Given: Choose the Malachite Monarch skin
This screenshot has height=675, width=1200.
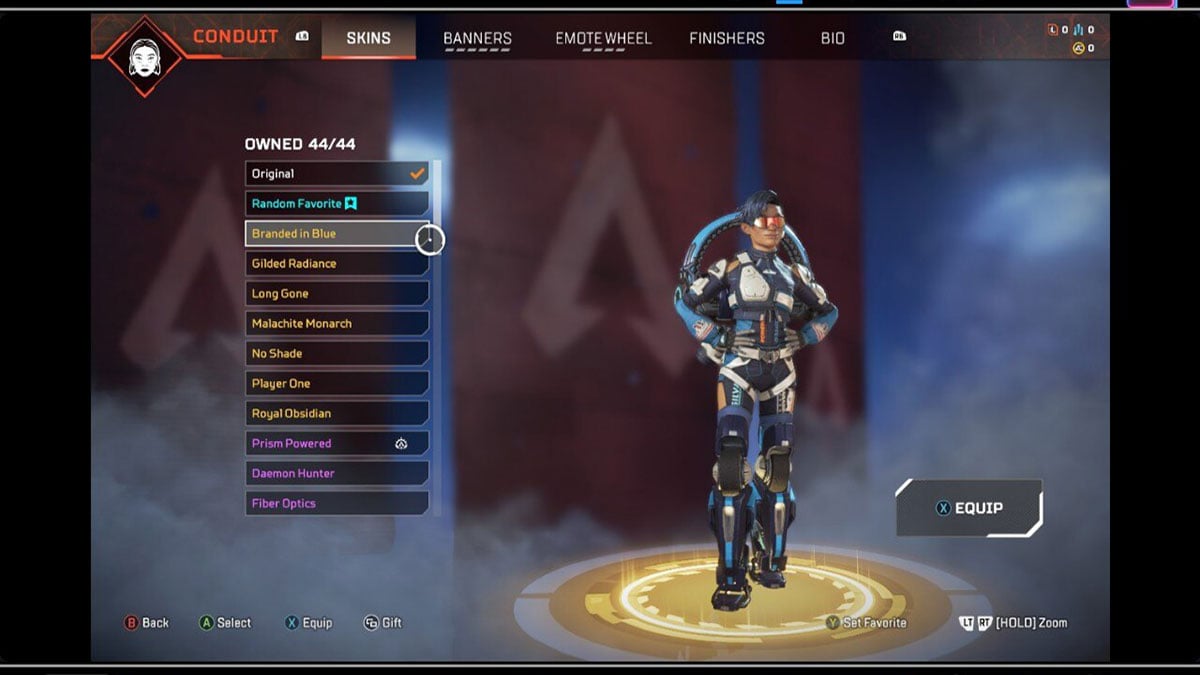Looking at the screenshot, I should pos(337,324).
